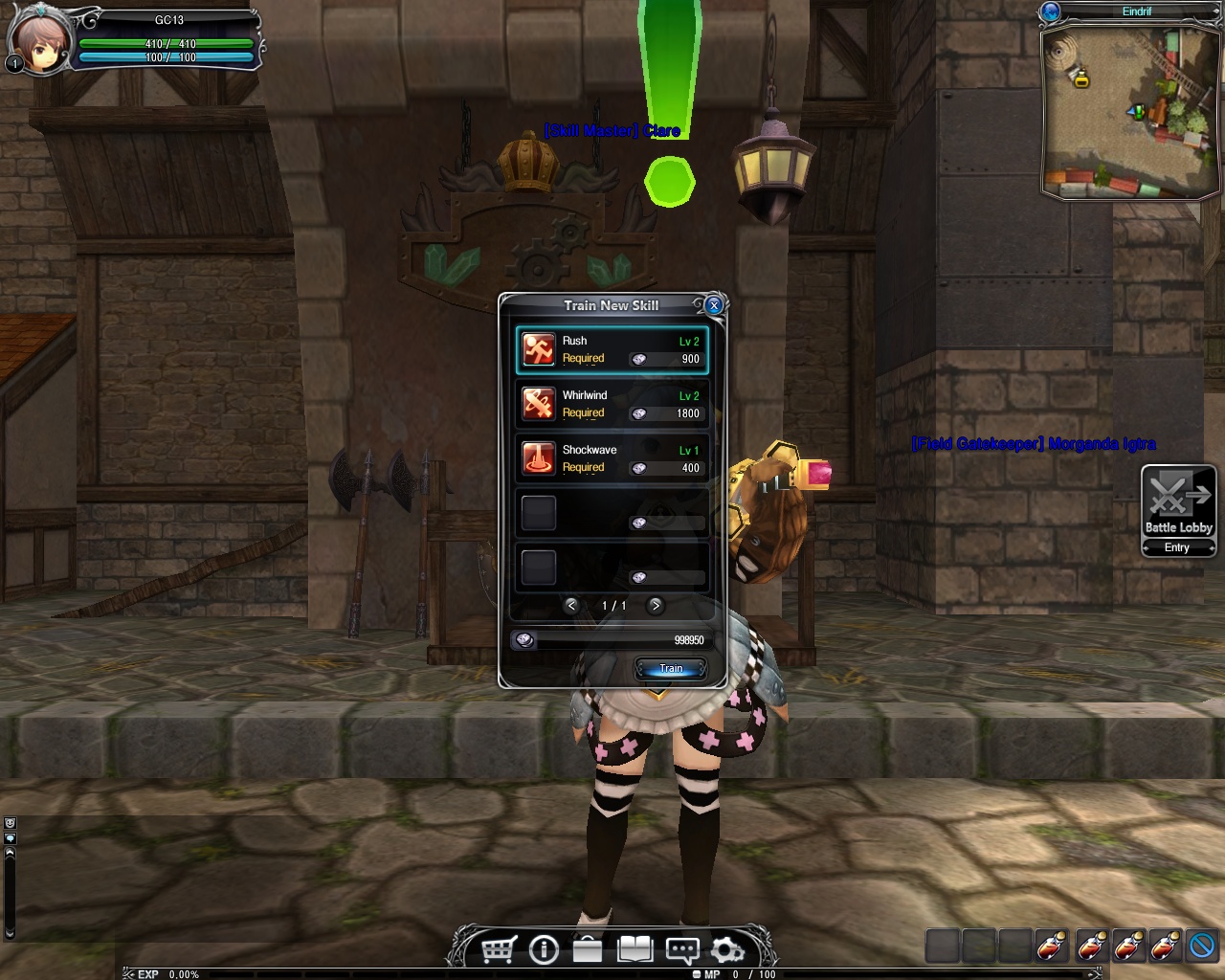Viewport: 1225px width, 980px height.
Task: Show the information panel icon
Action: [x=544, y=949]
